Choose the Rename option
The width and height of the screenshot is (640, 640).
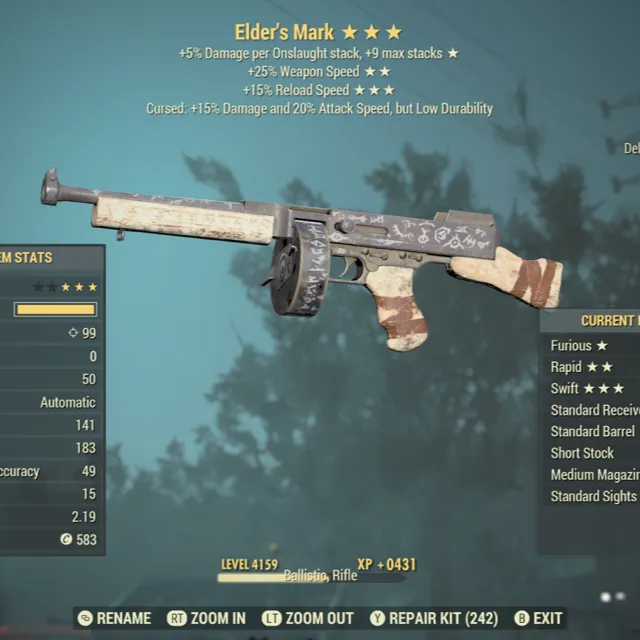tap(114, 619)
